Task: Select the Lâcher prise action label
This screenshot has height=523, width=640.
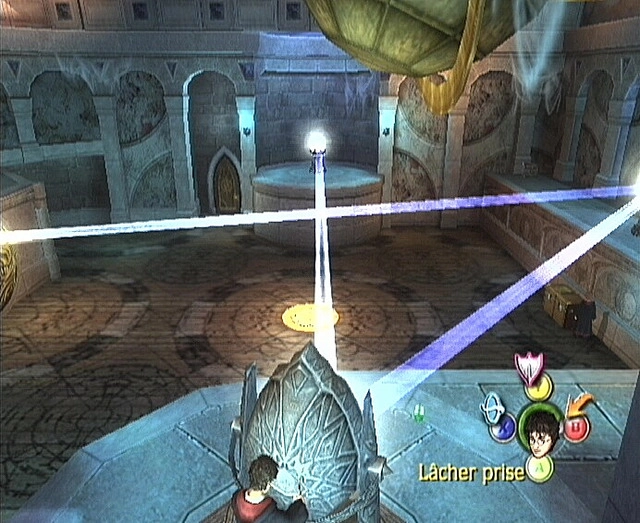Action: [472, 472]
